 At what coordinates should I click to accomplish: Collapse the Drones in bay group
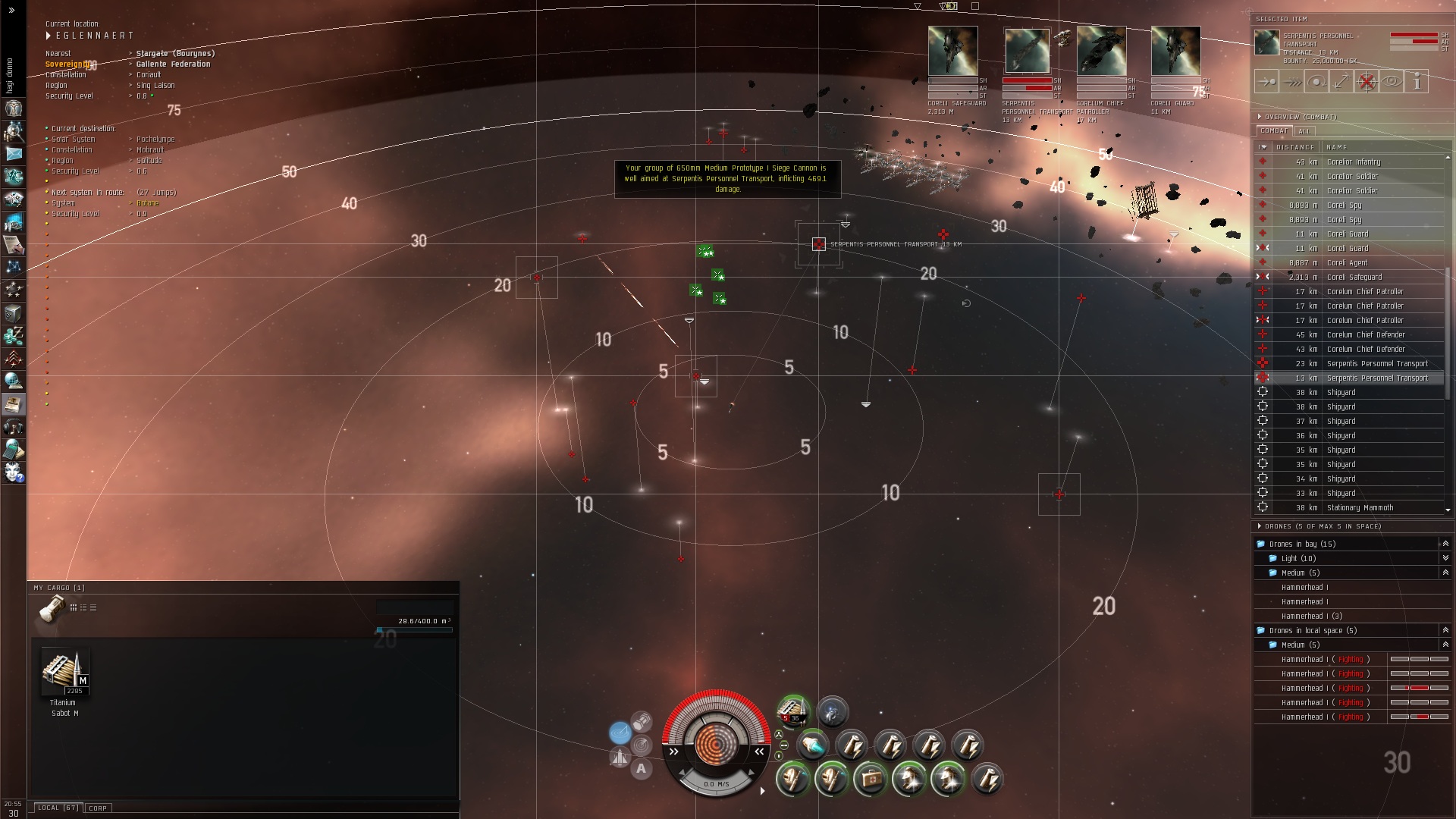(1445, 544)
